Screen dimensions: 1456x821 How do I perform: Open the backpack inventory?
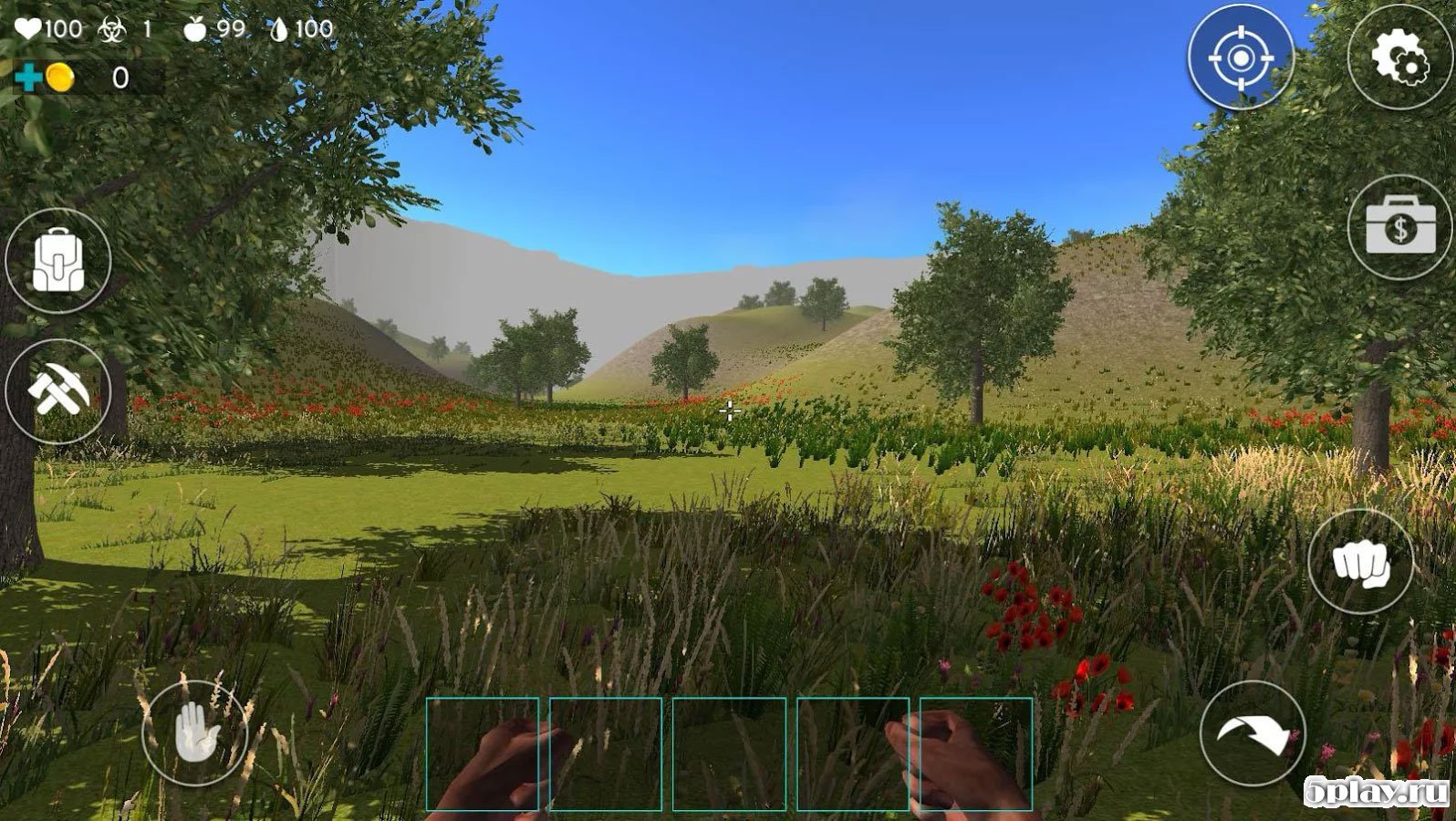coord(58,261)
